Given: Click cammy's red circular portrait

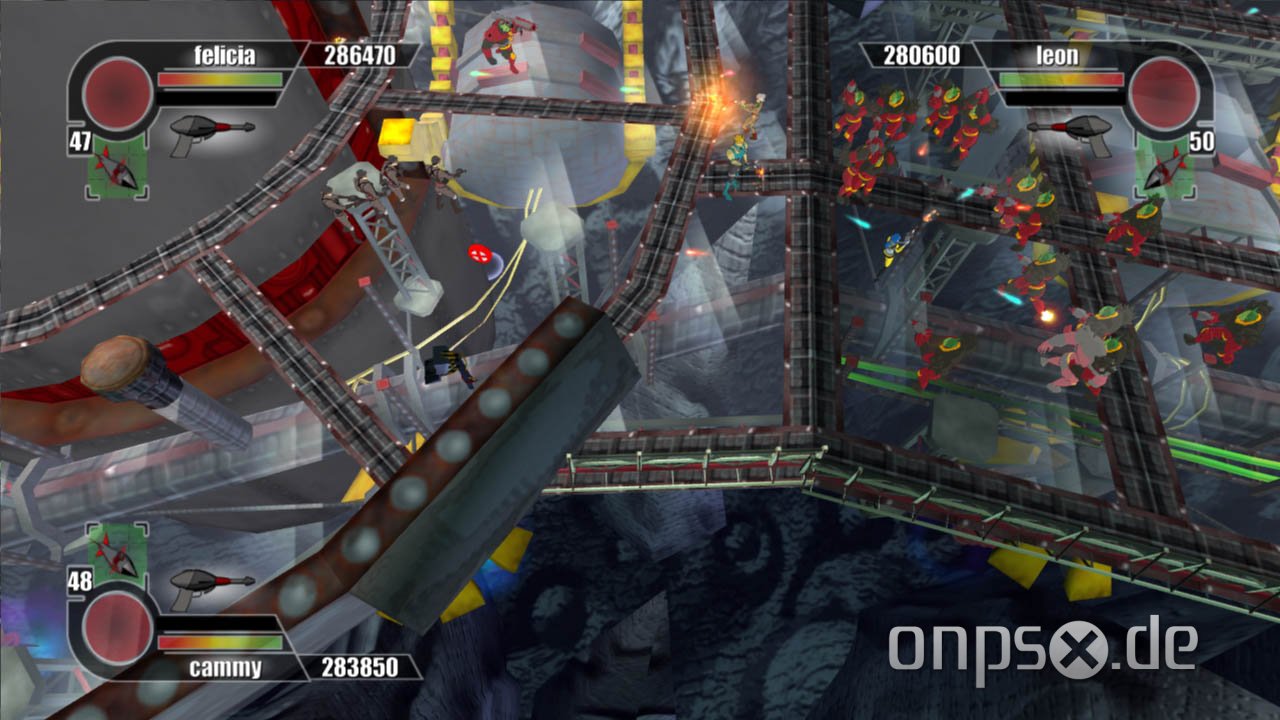Looking at the screenshot, I should pyautogui.click(x=118, y=629).
